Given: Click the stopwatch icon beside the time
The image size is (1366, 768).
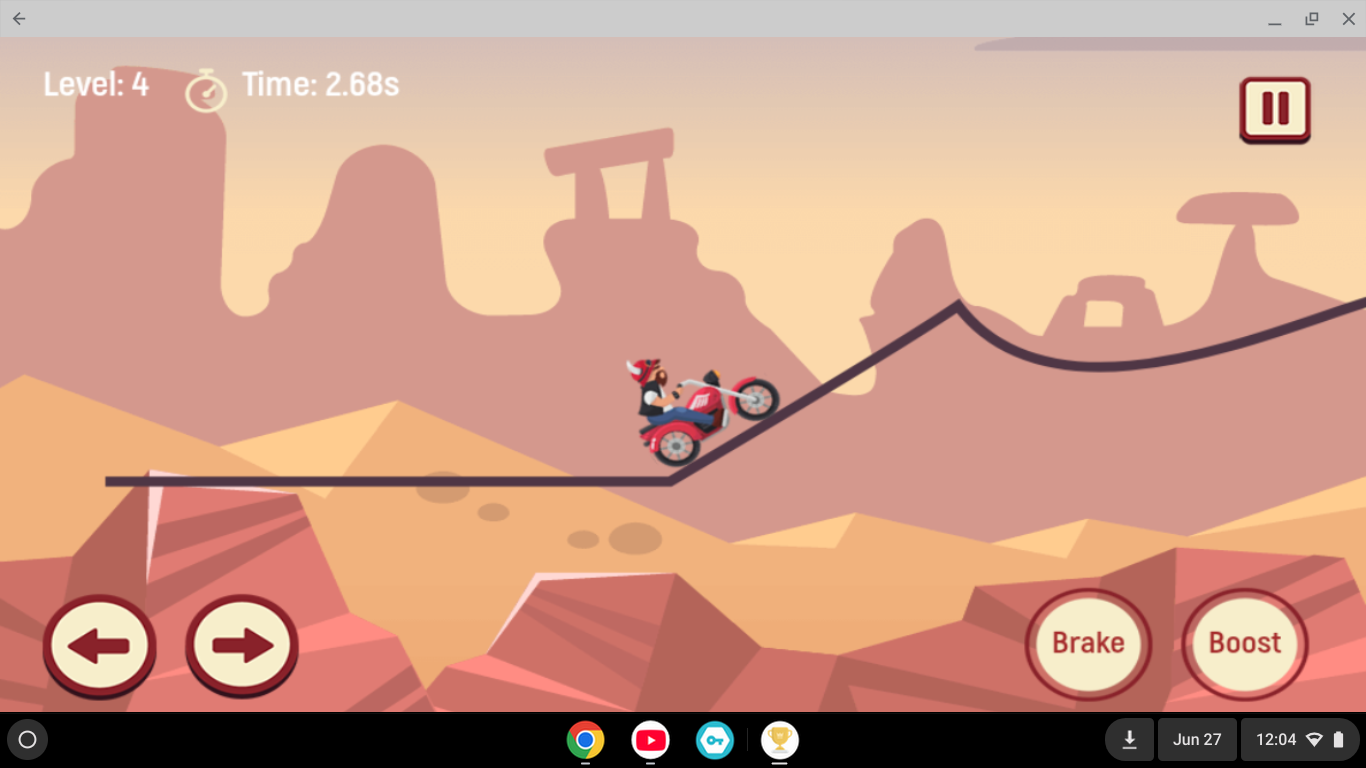Looking at the screenshot, I should 206,89.
